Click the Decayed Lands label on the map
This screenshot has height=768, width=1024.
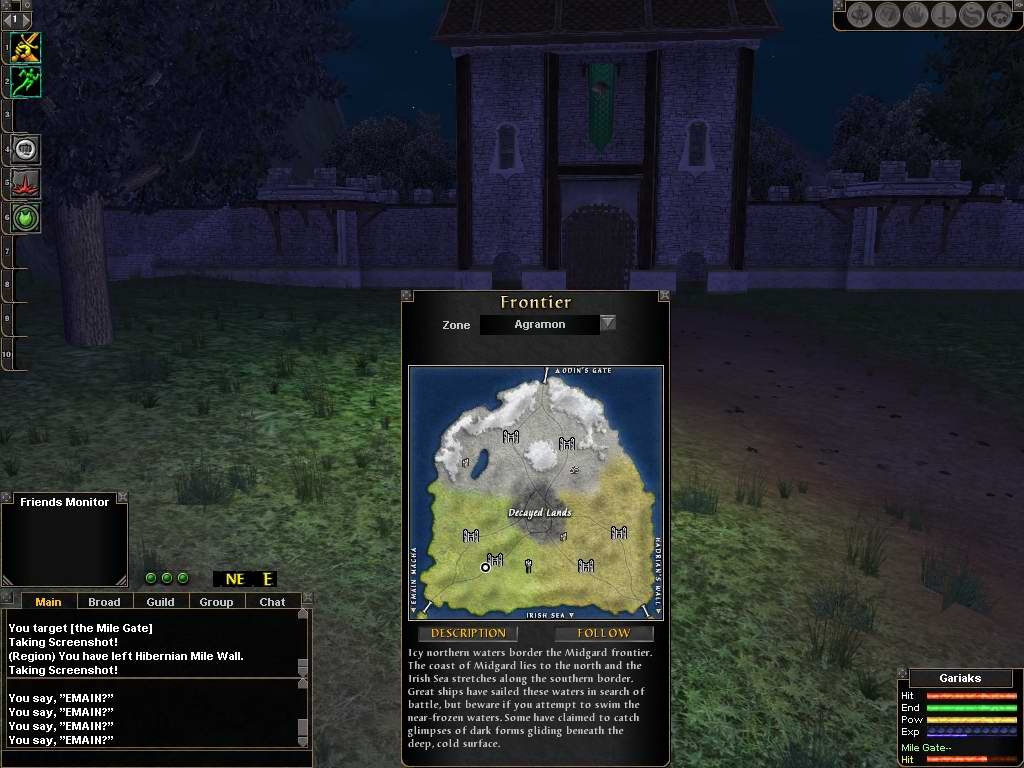pyautogui.click(x=539, y=513)
